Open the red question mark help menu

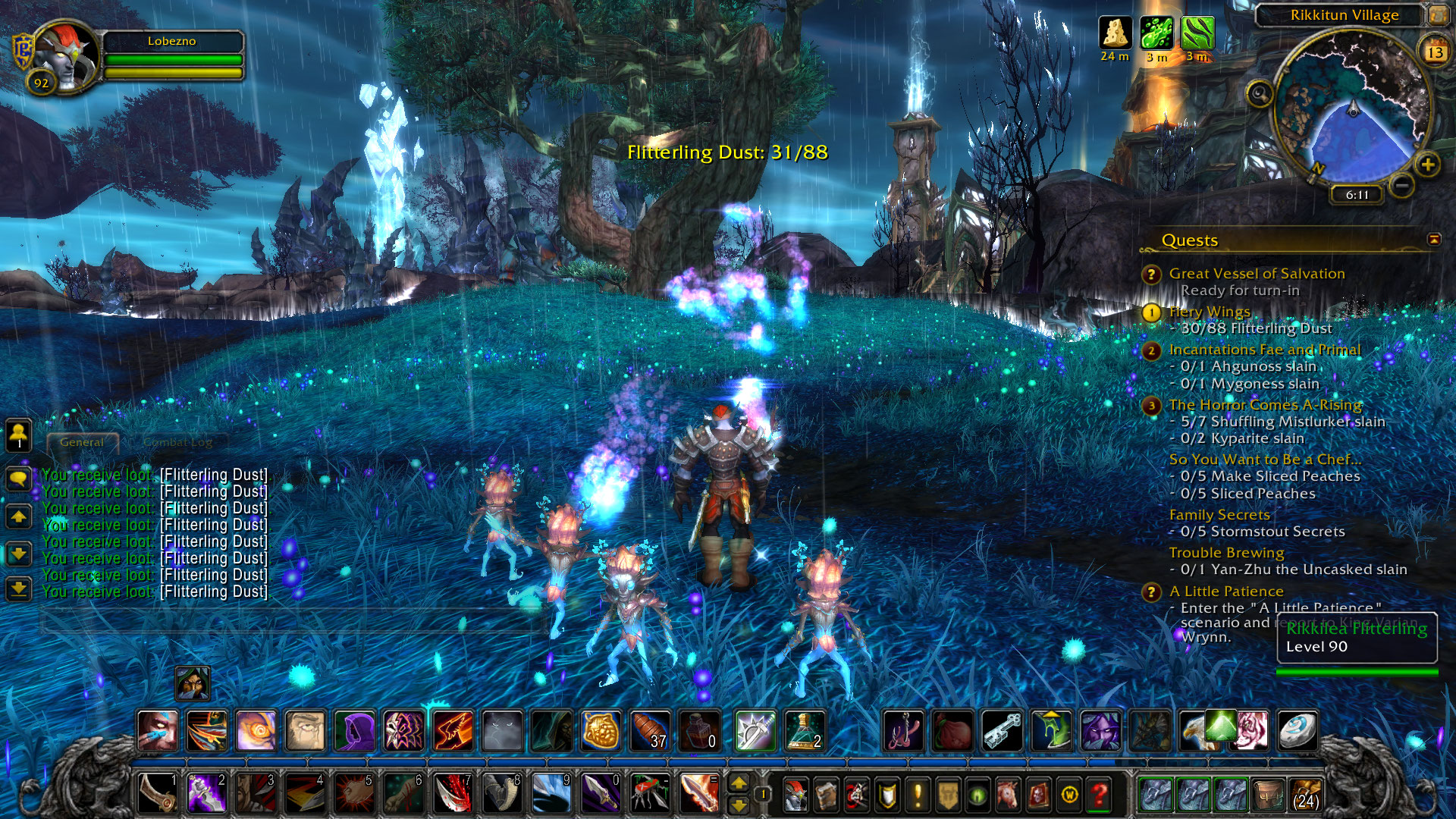(1100, 794)
